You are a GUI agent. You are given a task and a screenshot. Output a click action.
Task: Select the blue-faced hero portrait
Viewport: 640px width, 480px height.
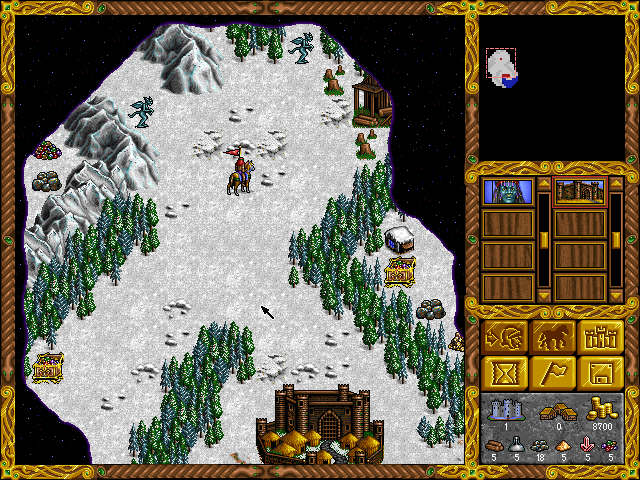coord(506,190)
